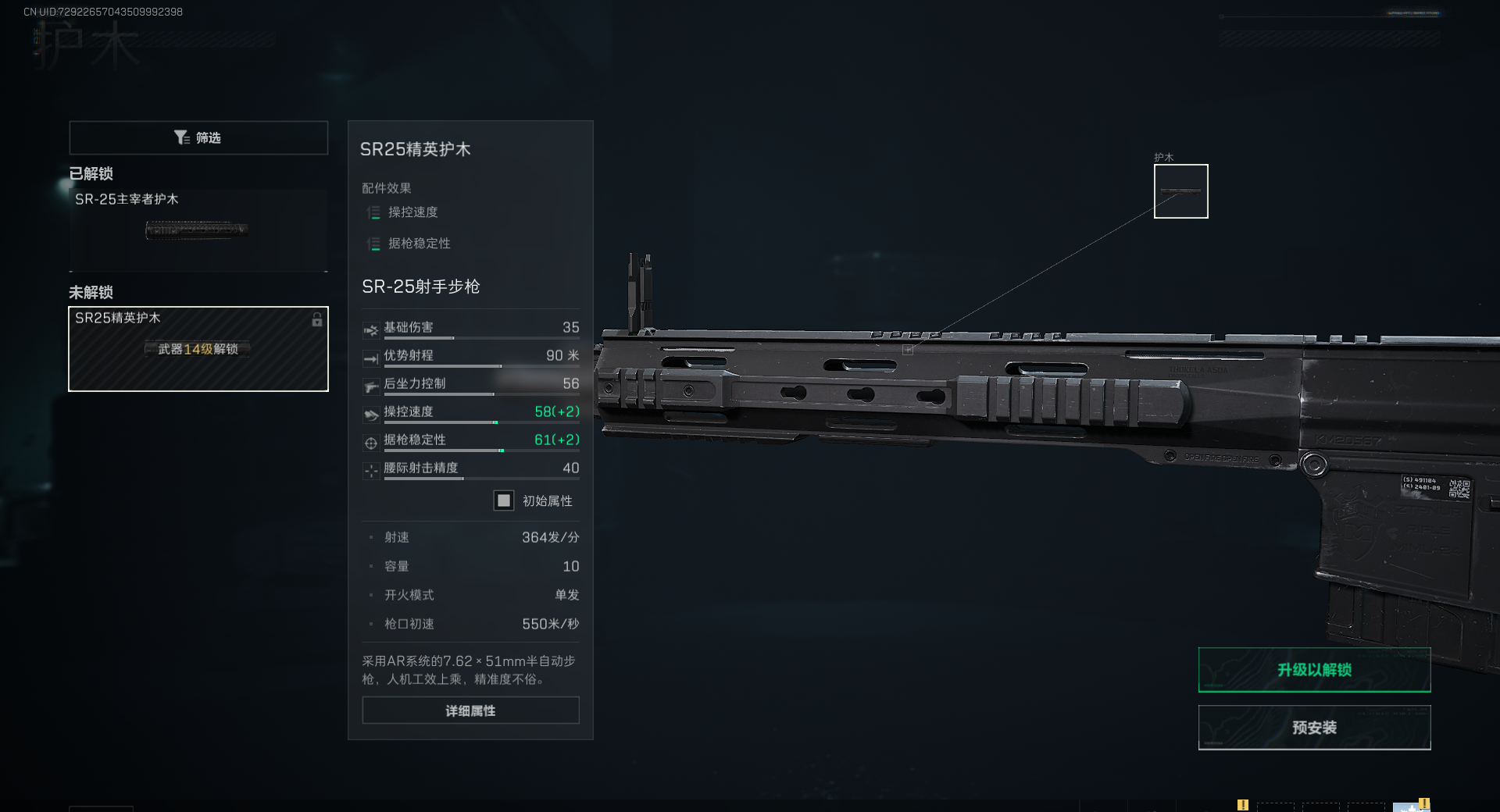Click the 筛选 filter funnel icon

click(182, 137)
